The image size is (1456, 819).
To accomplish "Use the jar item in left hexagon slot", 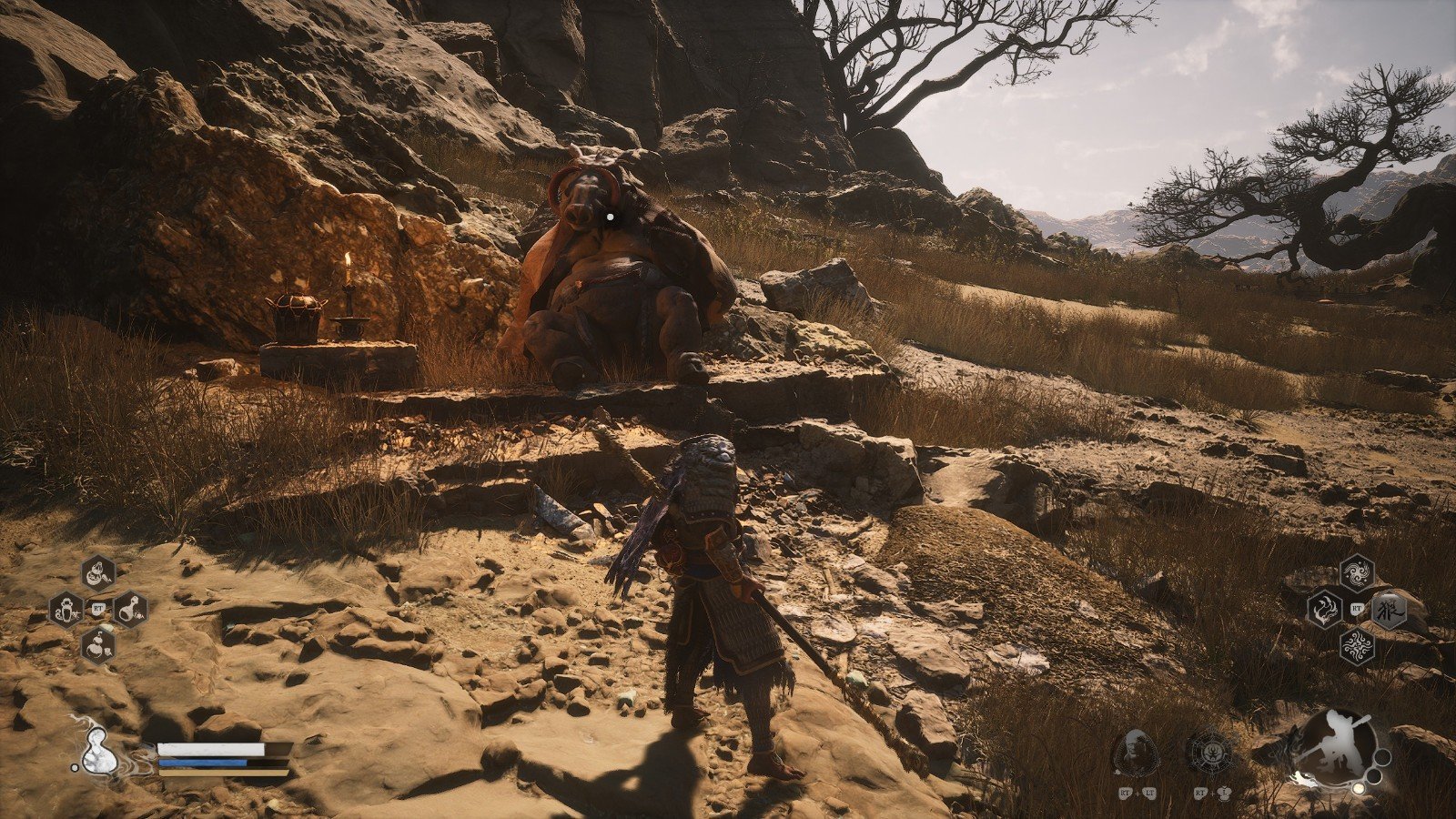I will pos(66,609).
